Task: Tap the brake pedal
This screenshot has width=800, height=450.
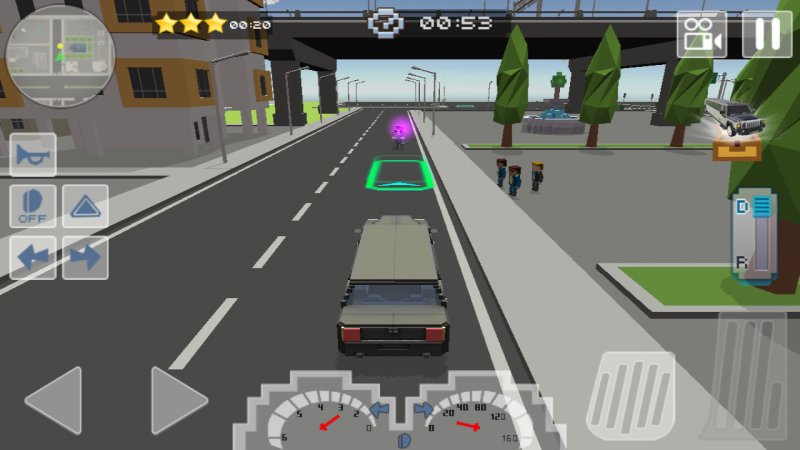Action: (630, 395)
